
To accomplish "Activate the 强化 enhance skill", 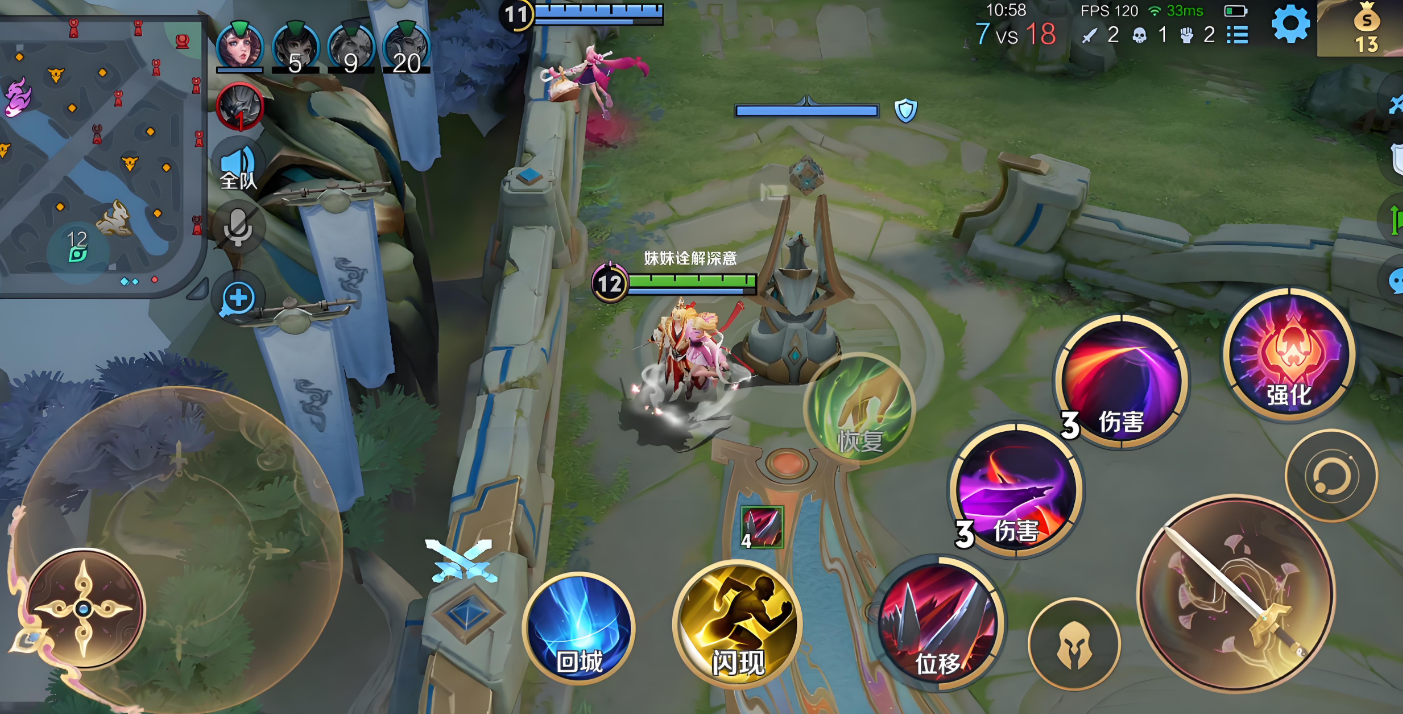I will point(1289,355).
